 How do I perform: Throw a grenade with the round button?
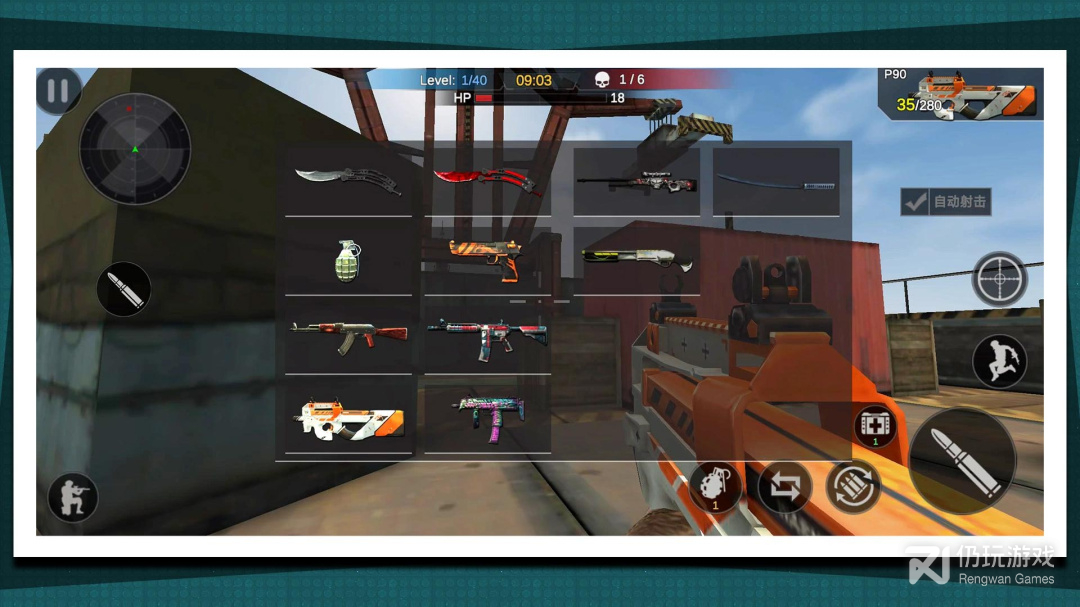715,487
